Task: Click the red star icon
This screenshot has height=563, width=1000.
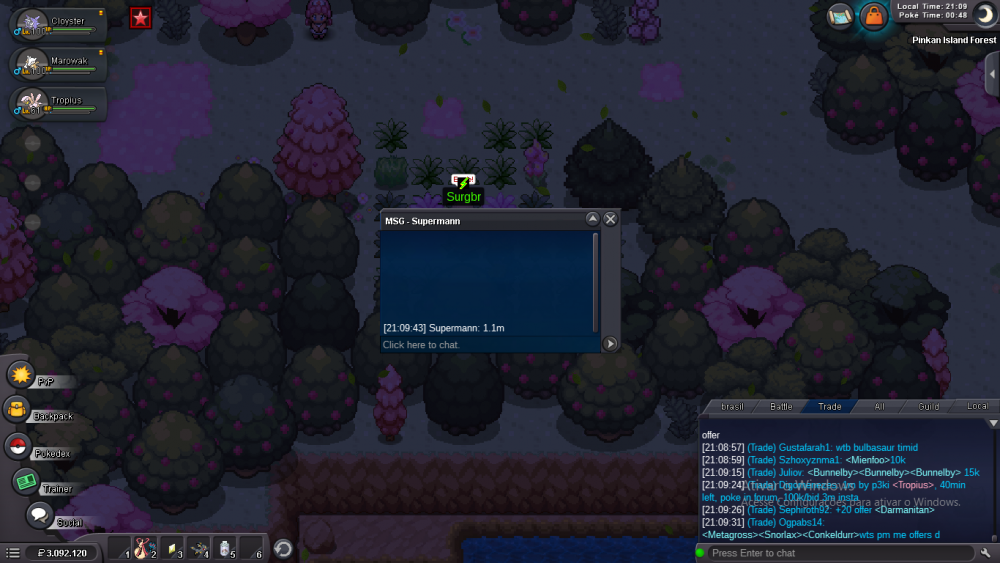Action: click(141, 18)
